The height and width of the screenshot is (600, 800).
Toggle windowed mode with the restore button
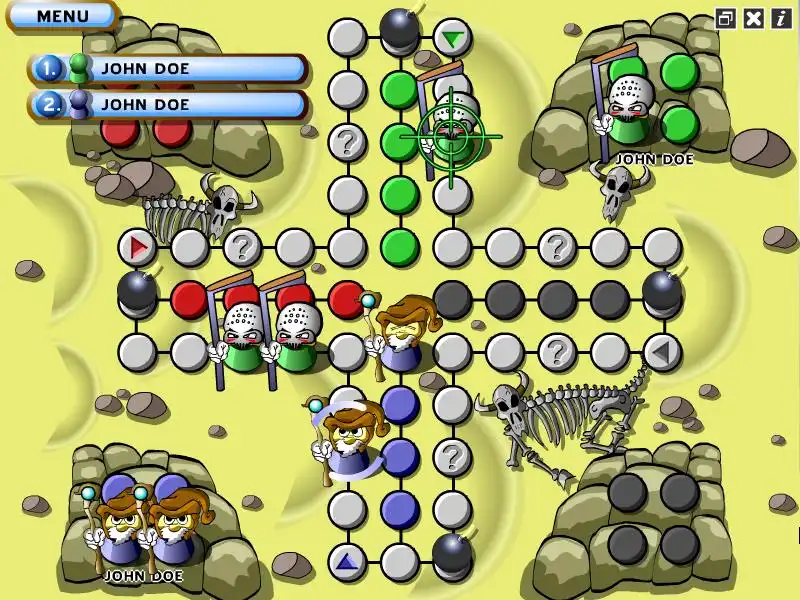pyautogui.click(x=726, y=18)
